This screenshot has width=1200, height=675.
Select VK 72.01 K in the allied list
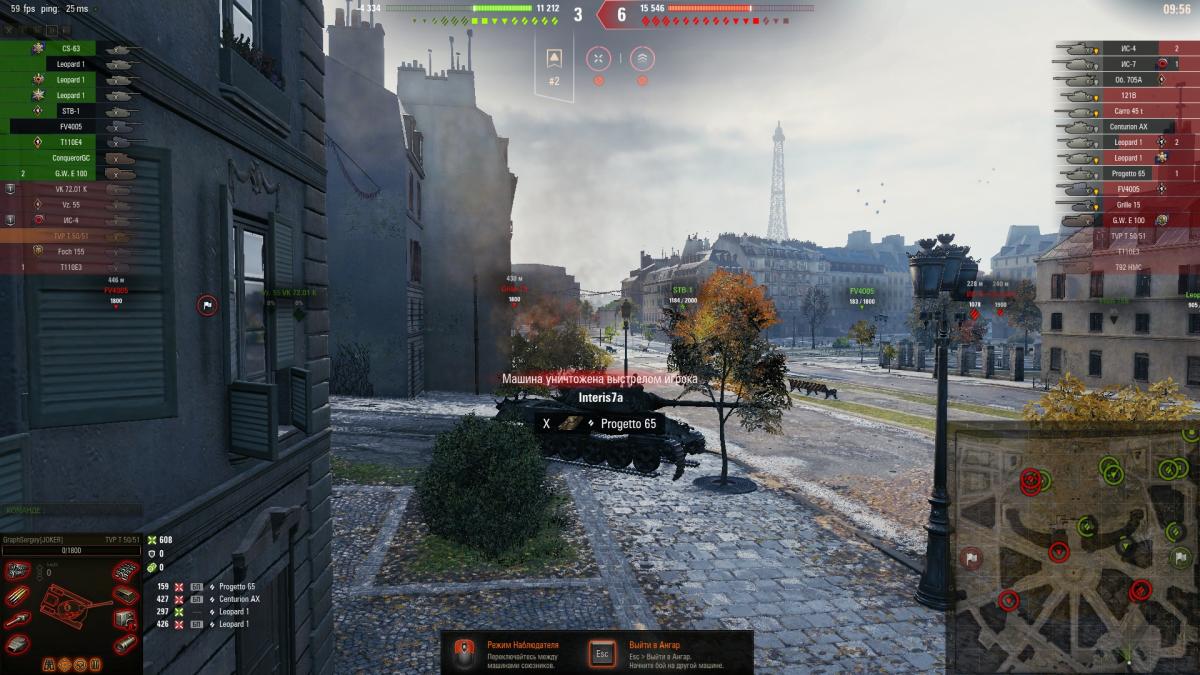click(x=72, y=189)
